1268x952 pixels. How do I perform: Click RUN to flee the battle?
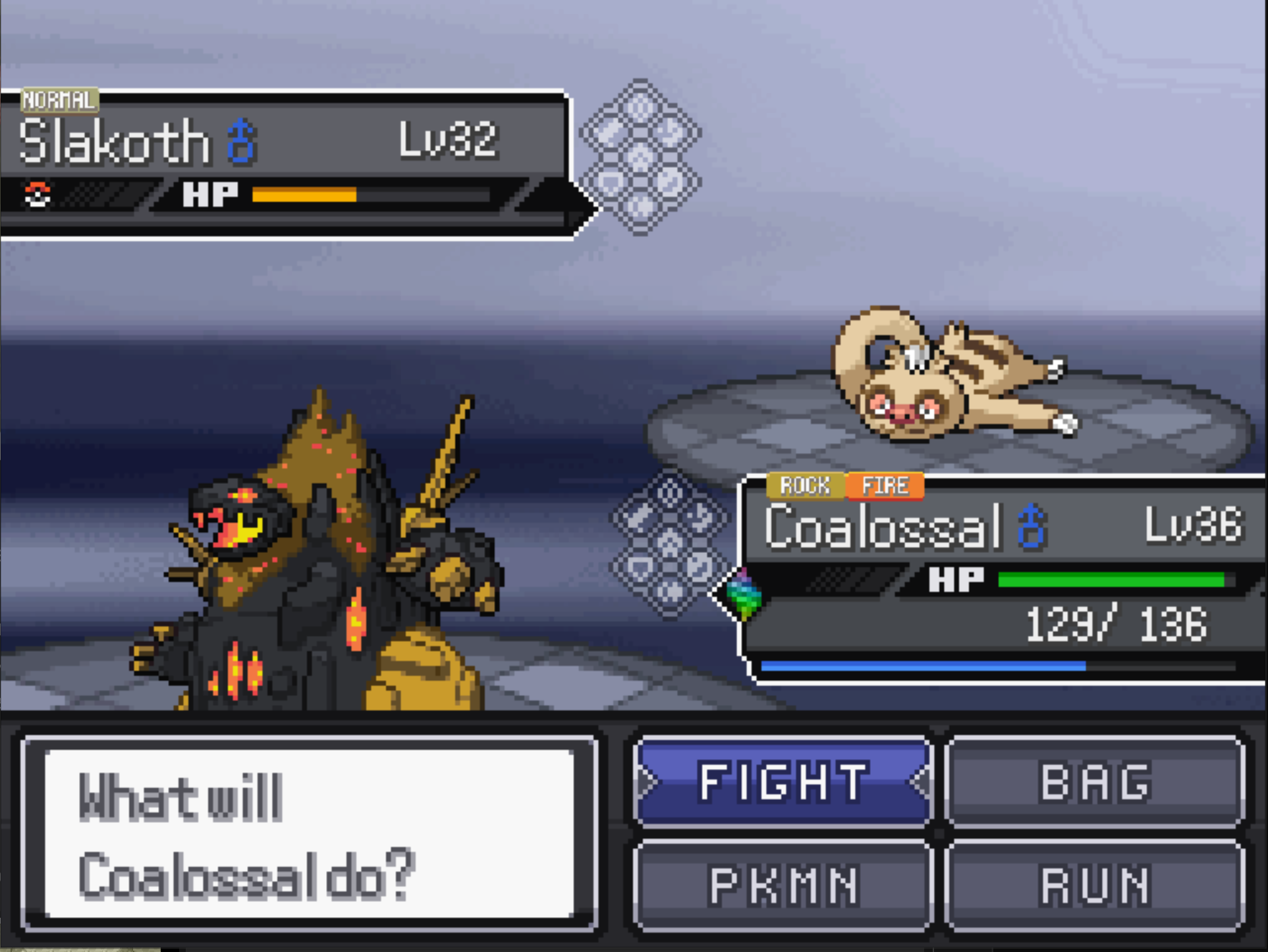(1095, 884)
